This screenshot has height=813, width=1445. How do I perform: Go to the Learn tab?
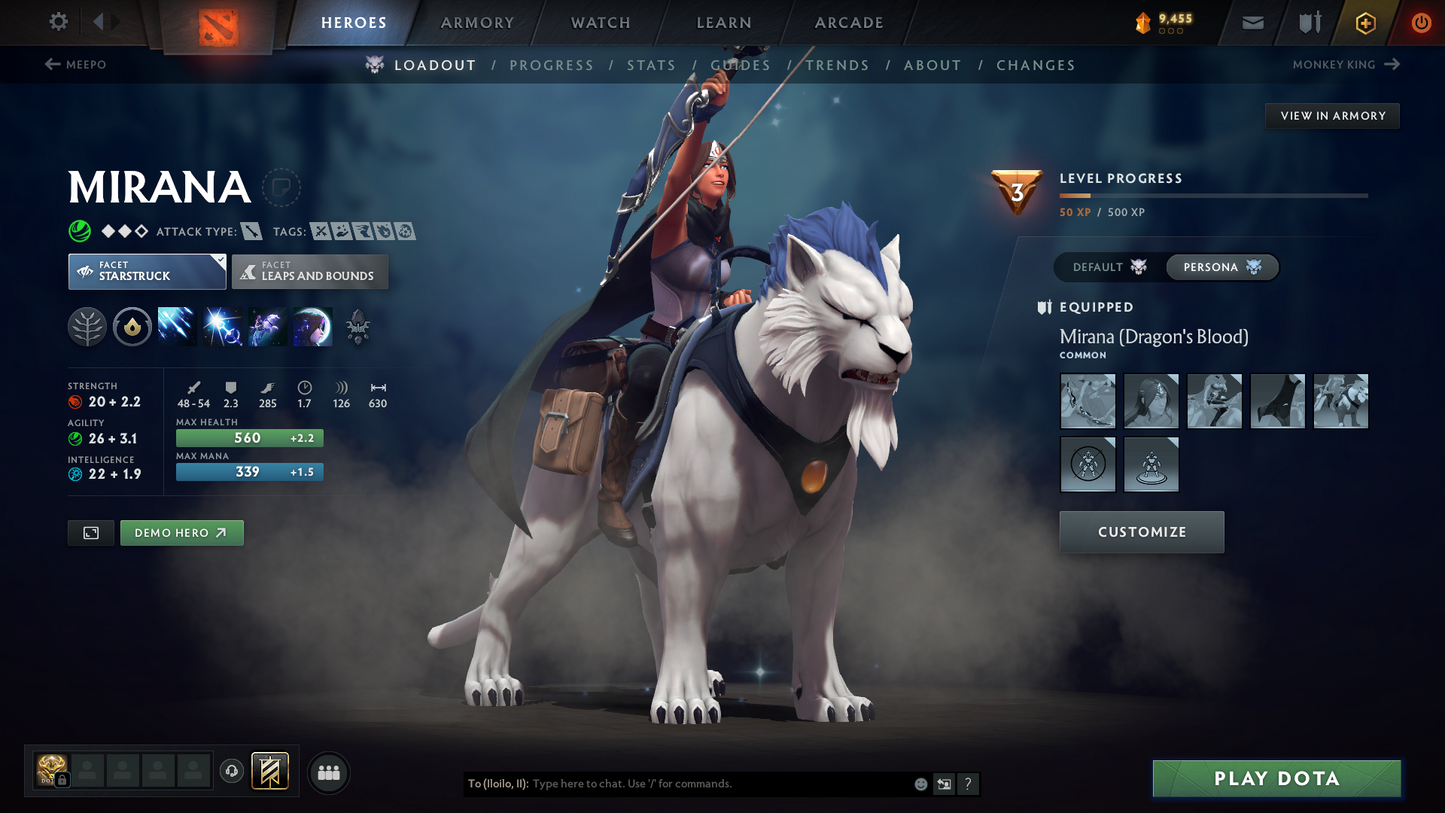723,23
